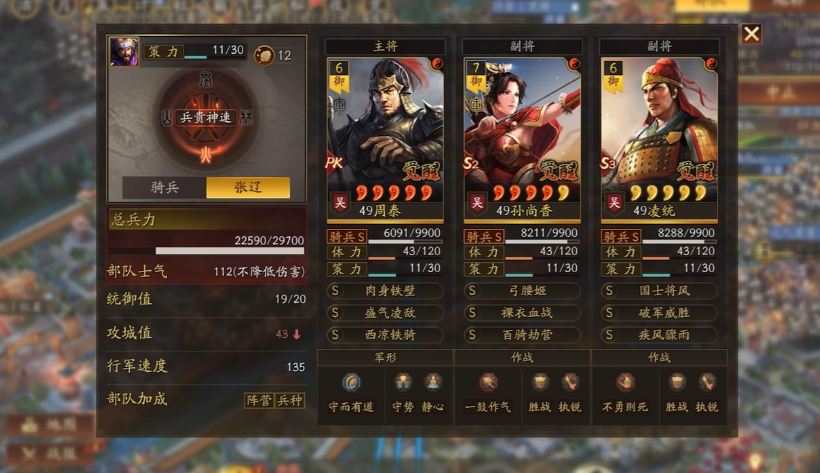Viewport: 820px width, 473px height.
Task: Show the 阵营 troop bonus
Action: pyautogui.click(x=259, y=400)
